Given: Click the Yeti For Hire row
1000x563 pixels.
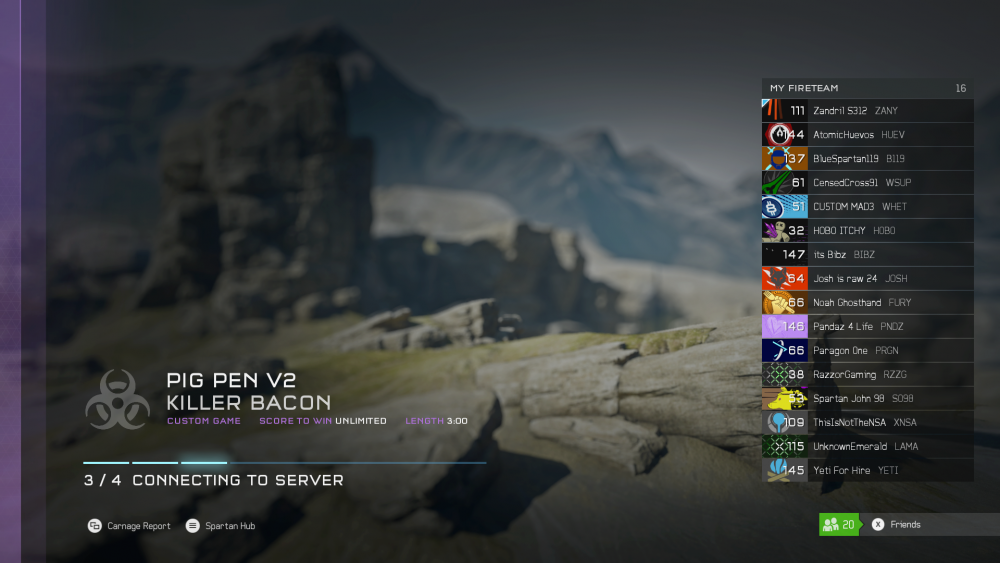Looking at the screenshot, I should 866,471.
